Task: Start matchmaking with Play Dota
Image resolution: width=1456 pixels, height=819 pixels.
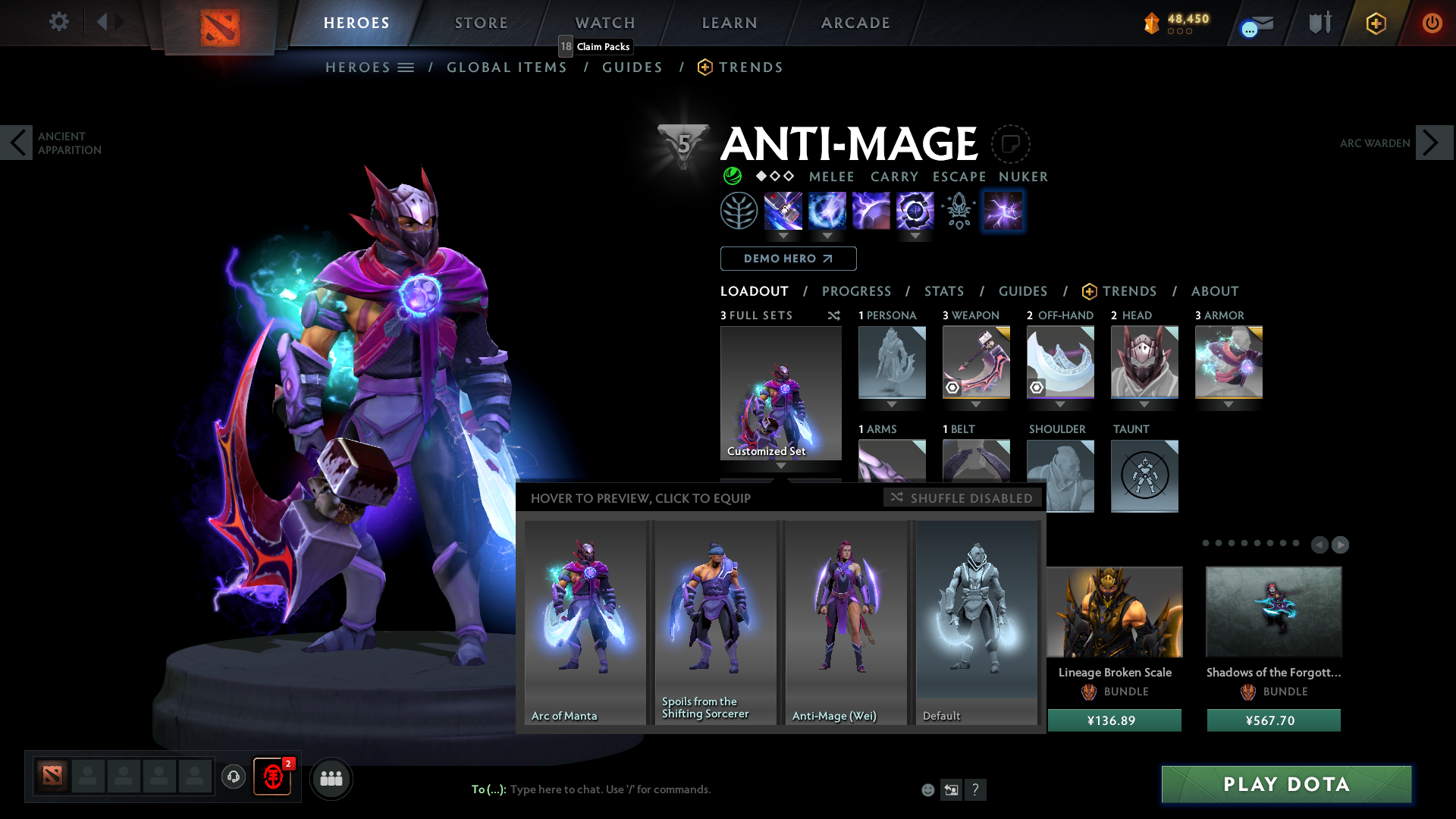Action: [1286, 784]
